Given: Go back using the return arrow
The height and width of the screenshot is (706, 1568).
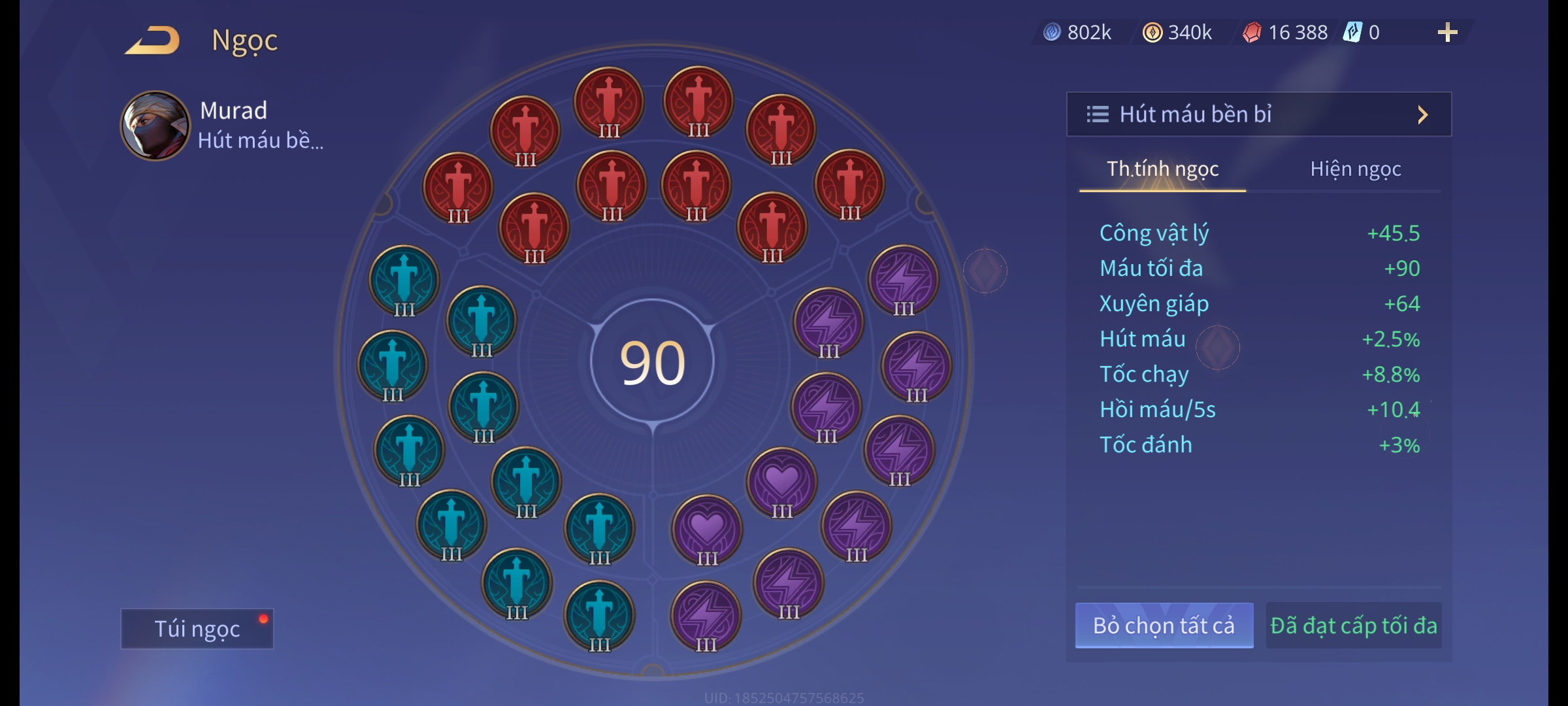Looking at the screenshot, I should (x=153, y=41).
